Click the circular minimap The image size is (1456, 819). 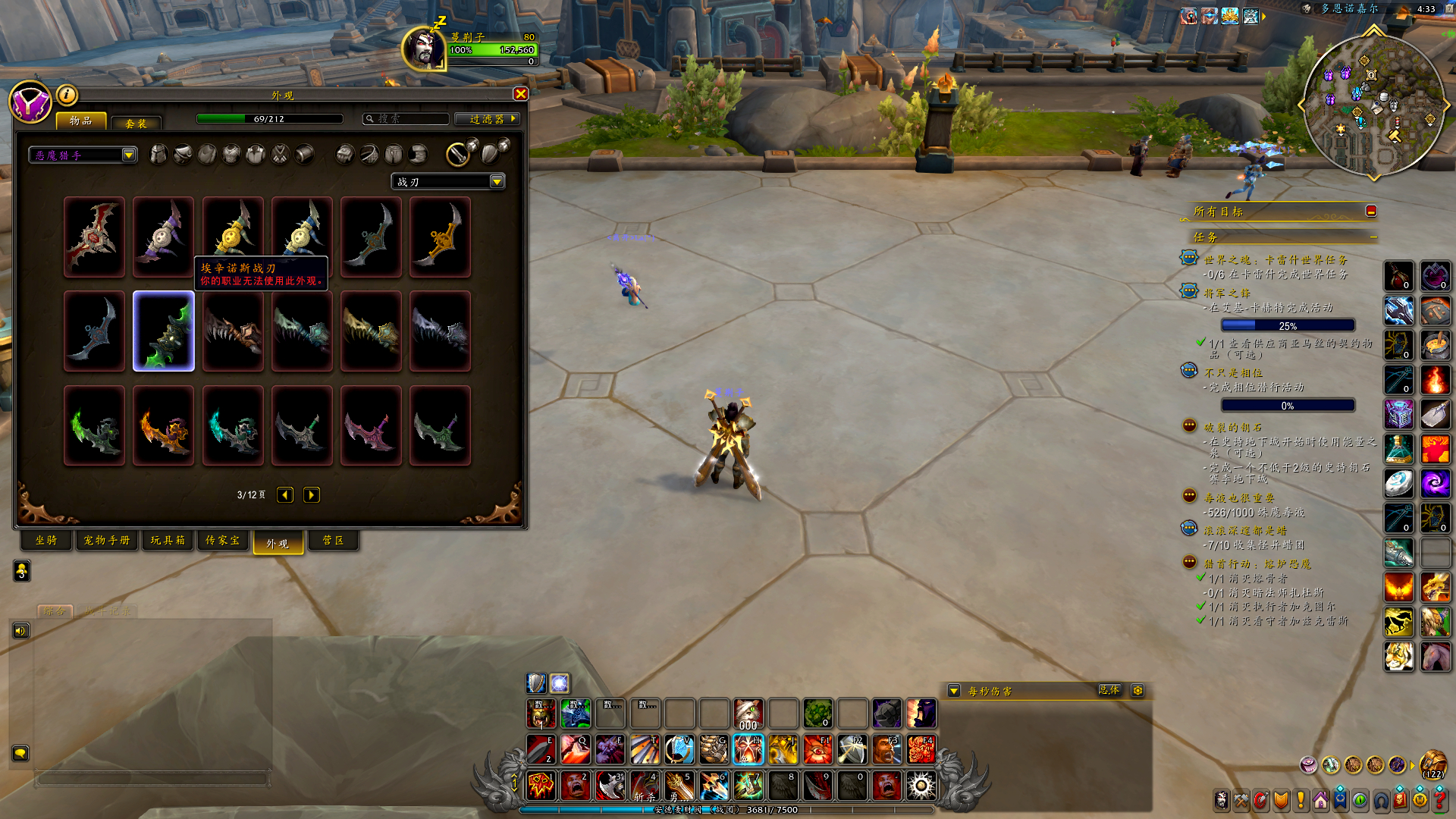point(1373,104)
